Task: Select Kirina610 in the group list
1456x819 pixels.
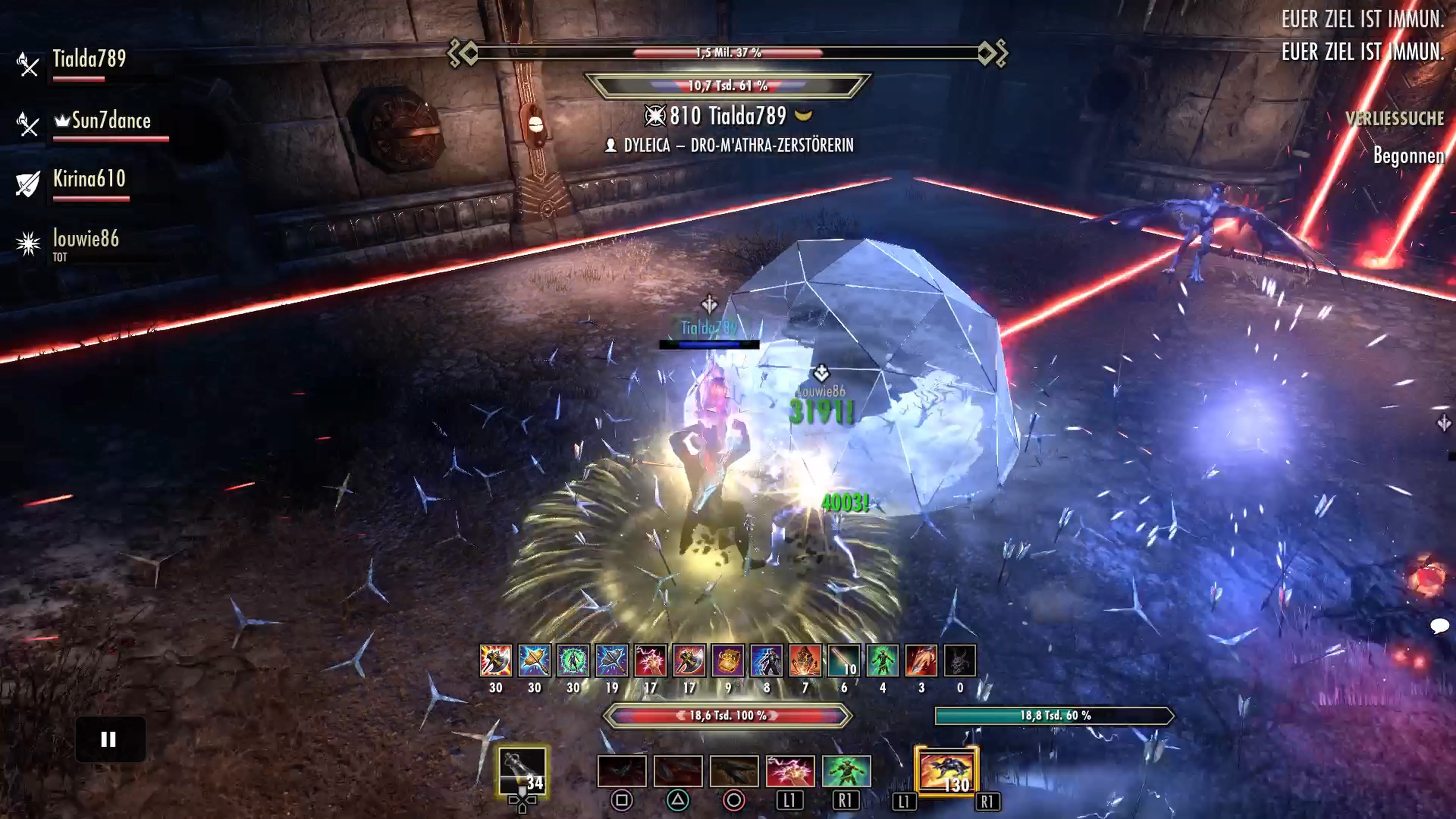Action: (89, 179)
